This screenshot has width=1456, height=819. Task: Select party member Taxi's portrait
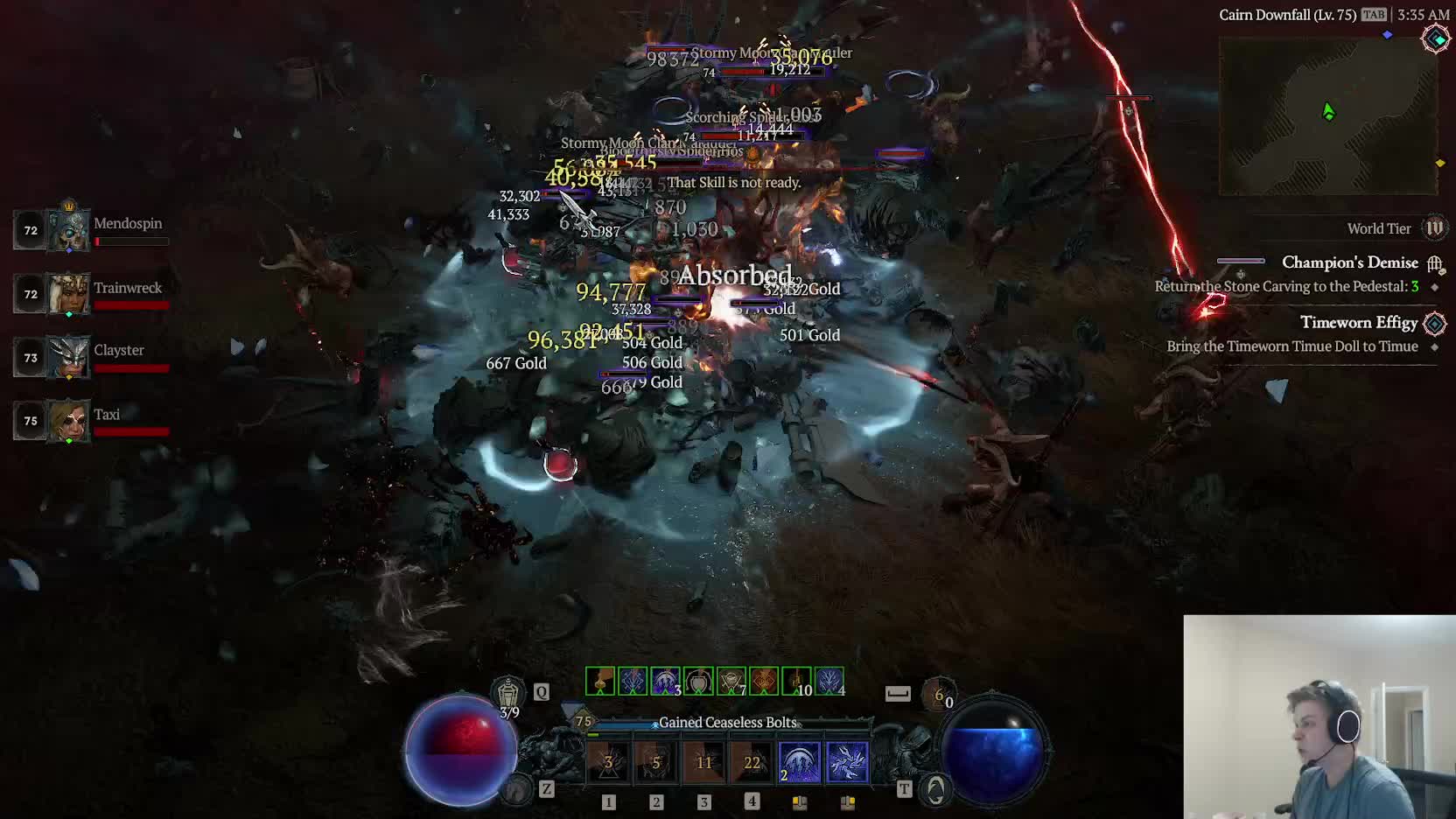coord(68,421)
